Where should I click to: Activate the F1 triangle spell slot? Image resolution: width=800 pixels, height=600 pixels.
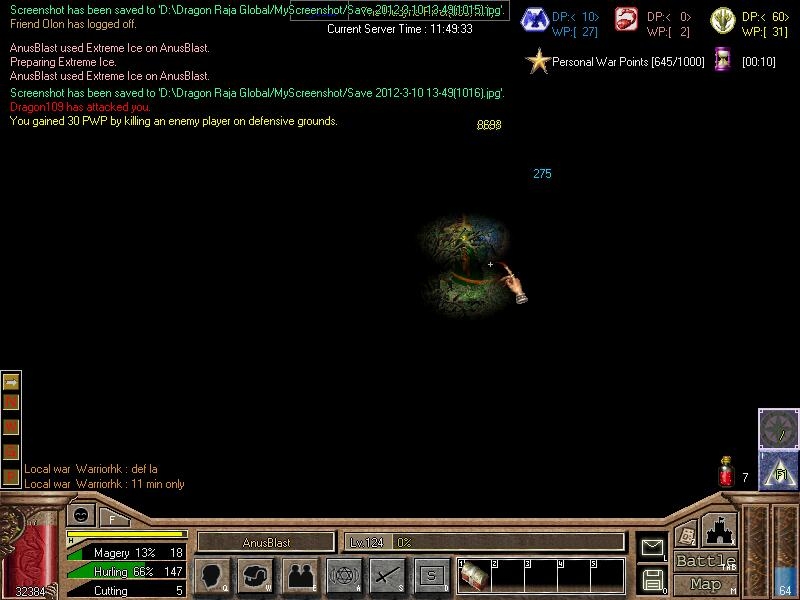[x=778, y=470]
